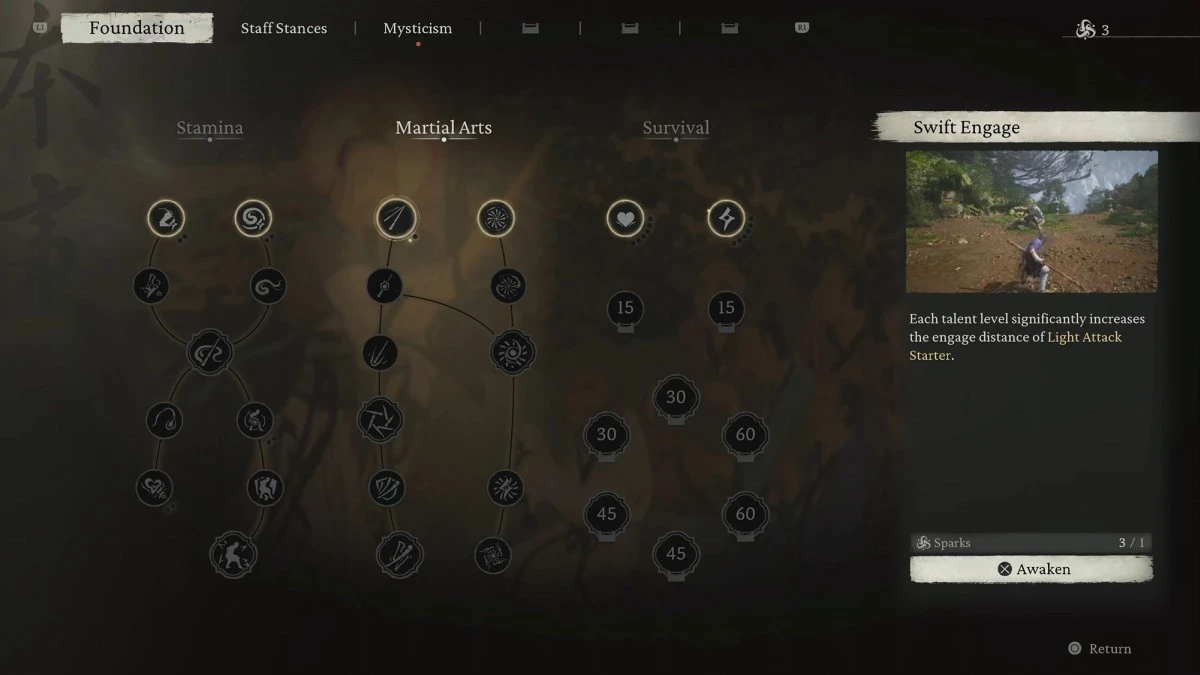
Task: Switch to the Foundation tab
Action: (x=136, y=28)
